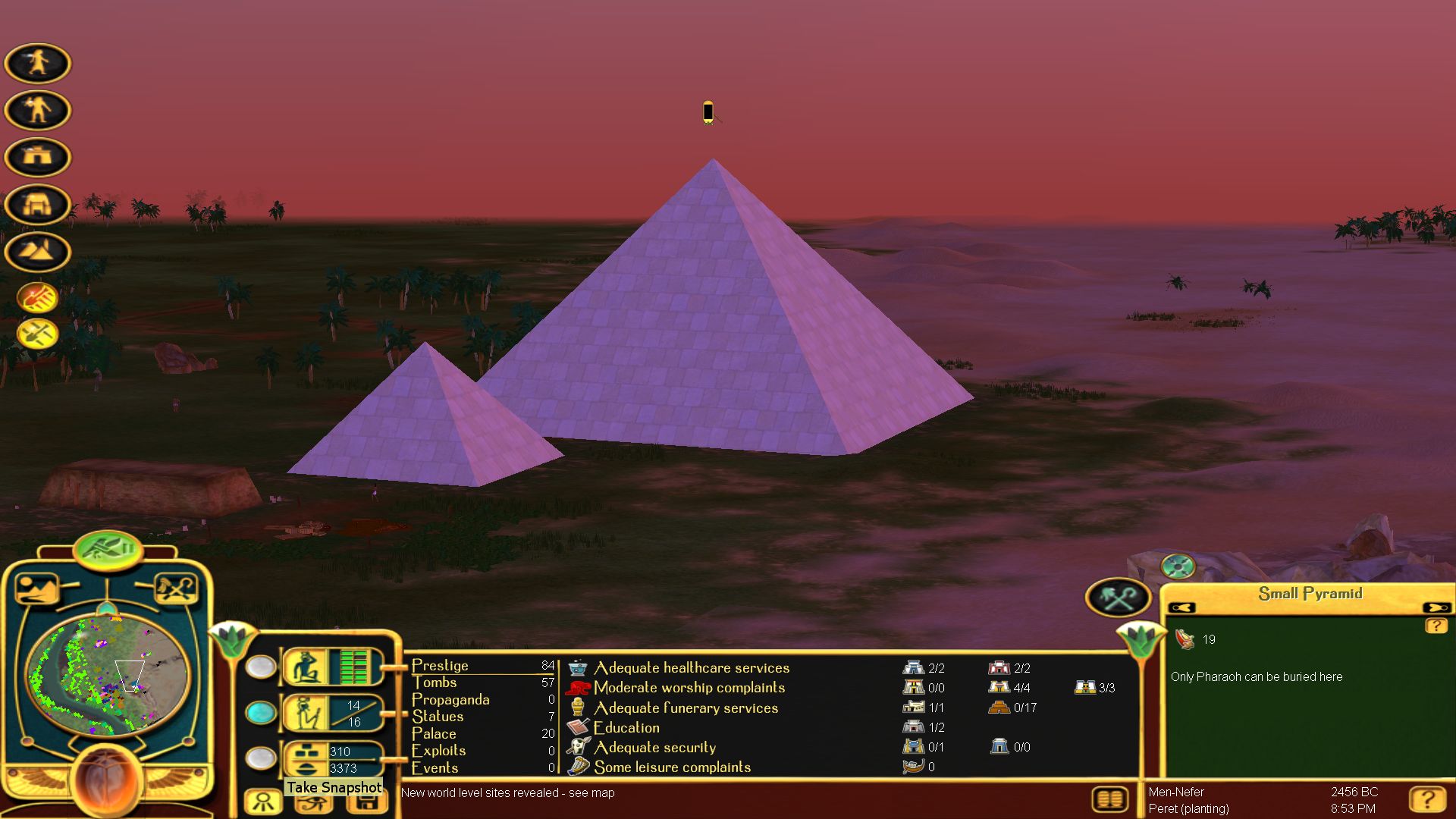
Task: Open the pyramids monument build menu
Action: coord(37,251)
